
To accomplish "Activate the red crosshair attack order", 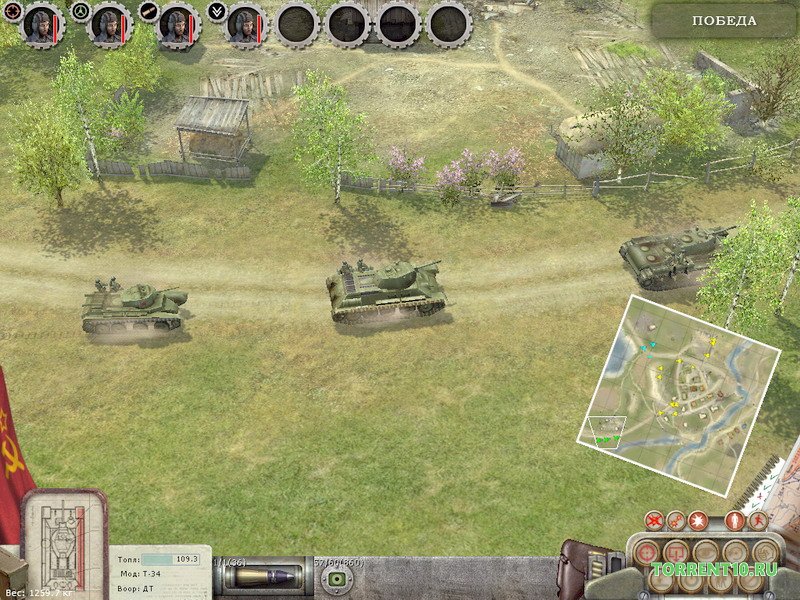I will pos(647,552).
